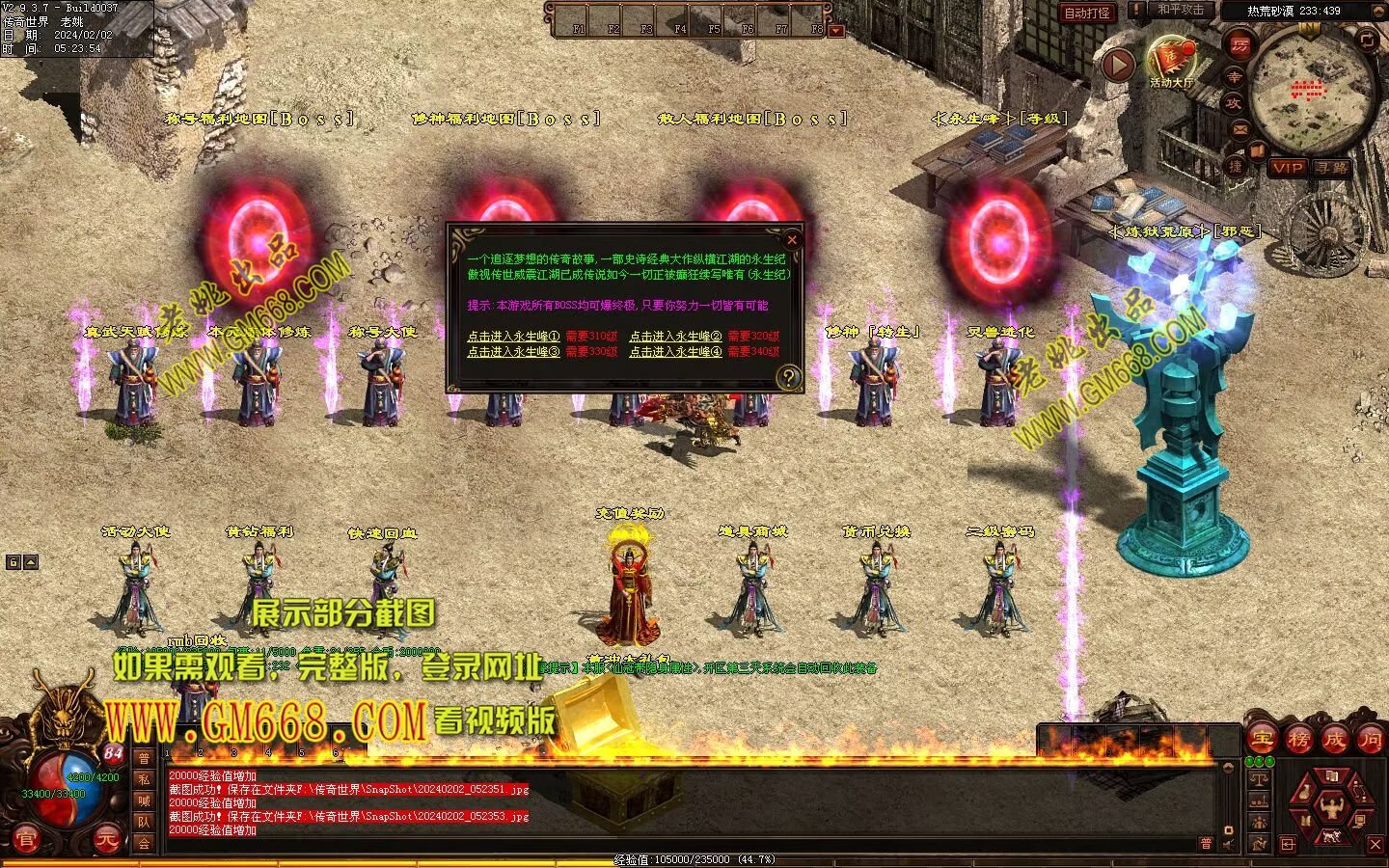Screen dimensions: 1389x868
Task: Enter 永生峰③ via dialog link
Action: click(513, 352)
